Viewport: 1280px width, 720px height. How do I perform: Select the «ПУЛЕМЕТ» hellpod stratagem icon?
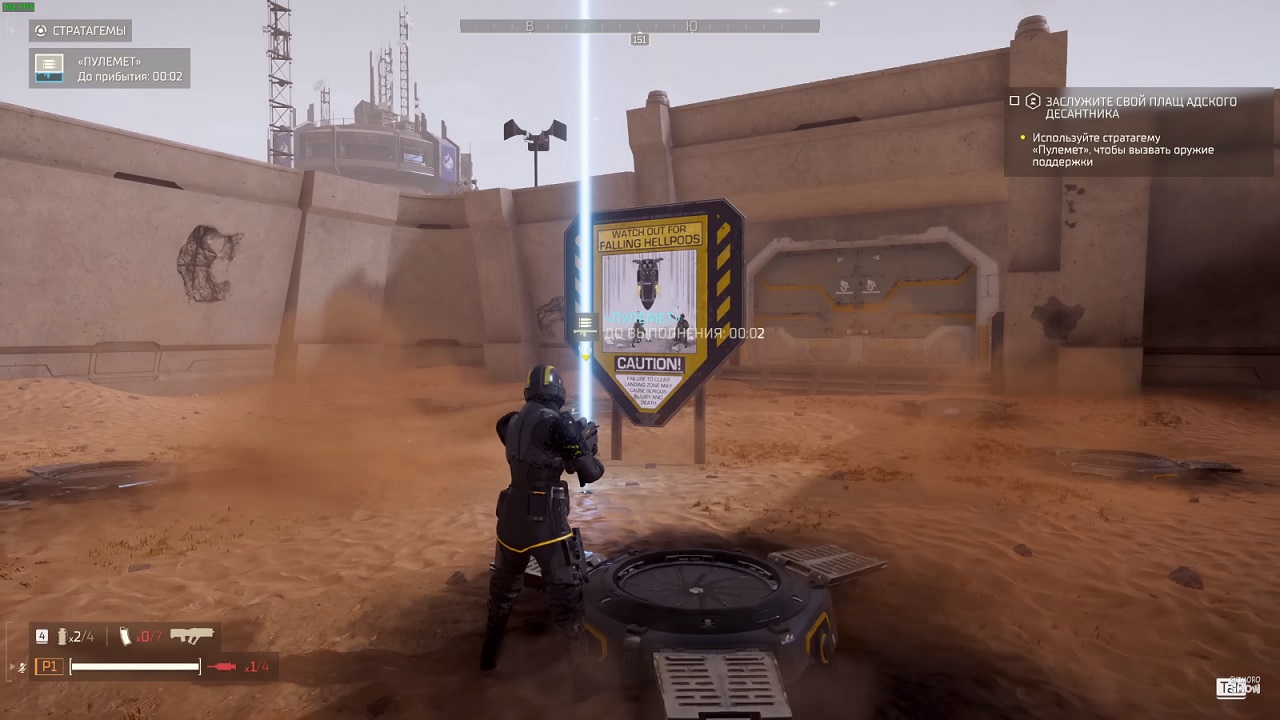[48, 68]
